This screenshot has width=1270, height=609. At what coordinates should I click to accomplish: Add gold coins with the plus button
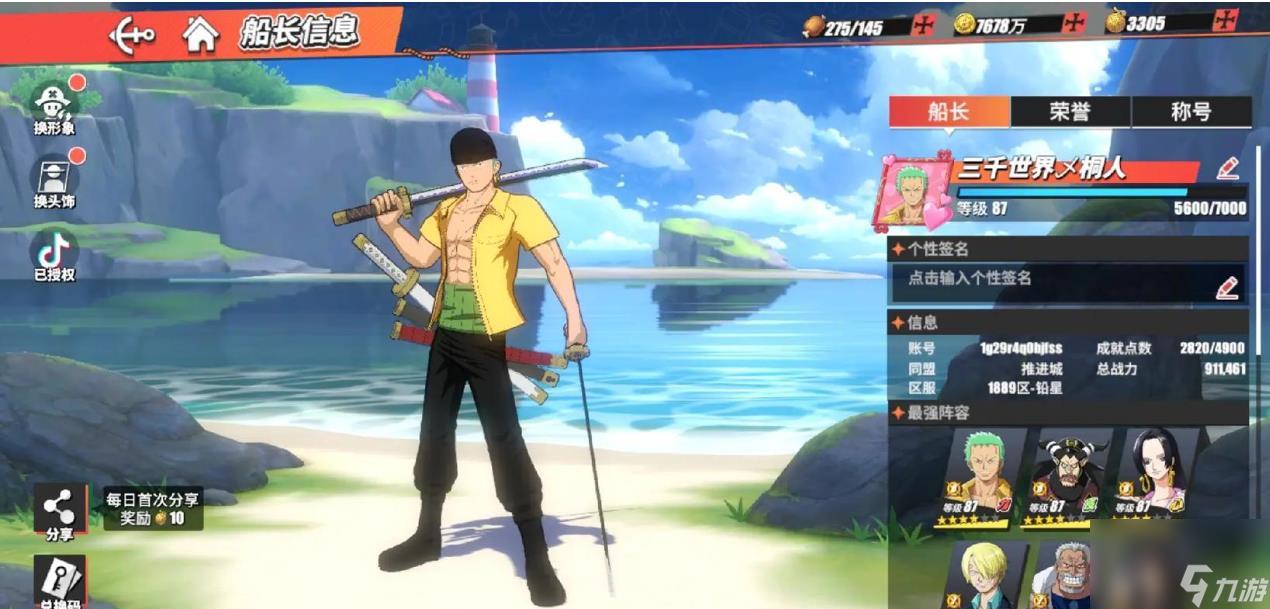[x=1076, y=24]
